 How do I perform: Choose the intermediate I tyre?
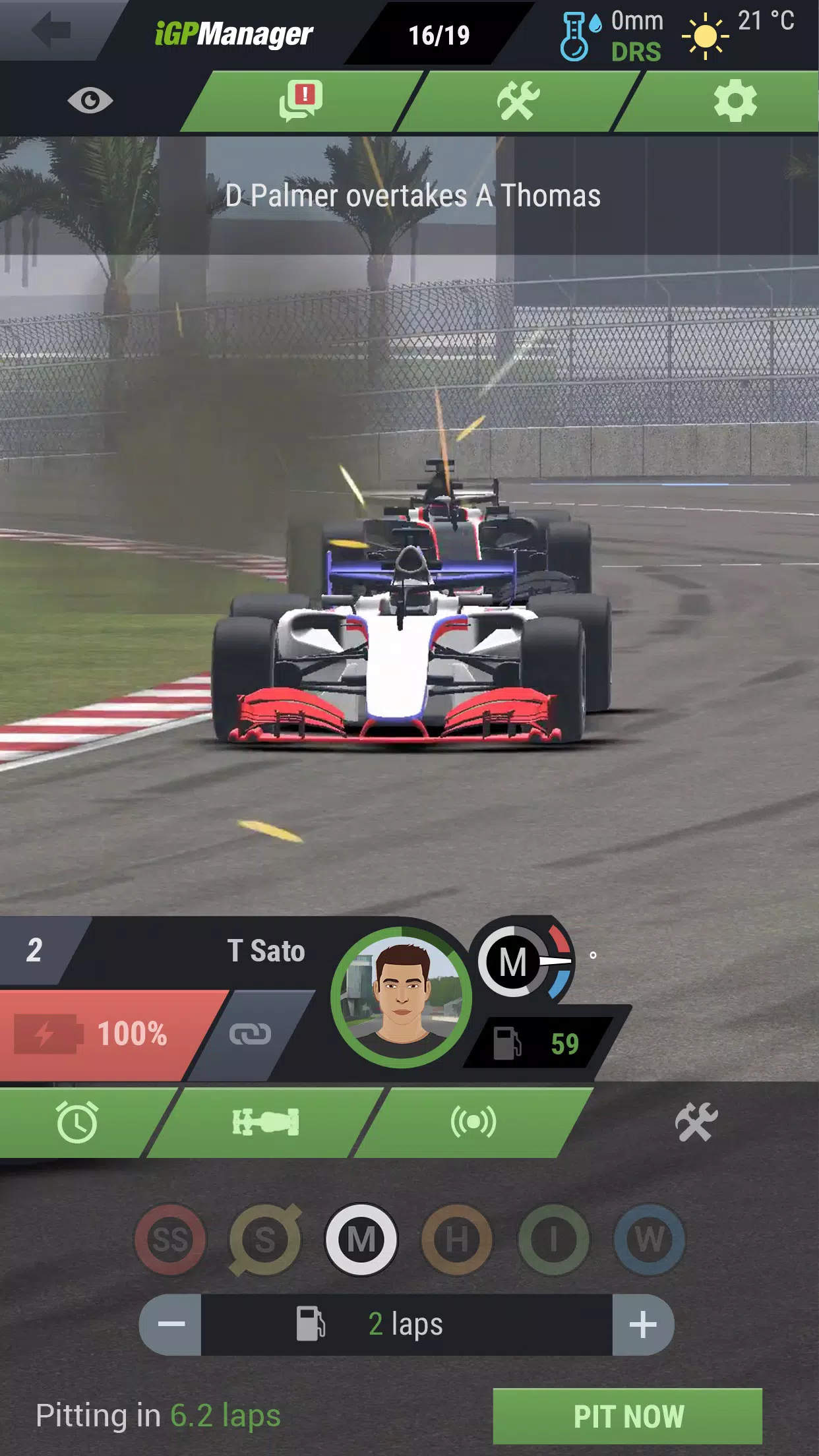click(553, 1240)
